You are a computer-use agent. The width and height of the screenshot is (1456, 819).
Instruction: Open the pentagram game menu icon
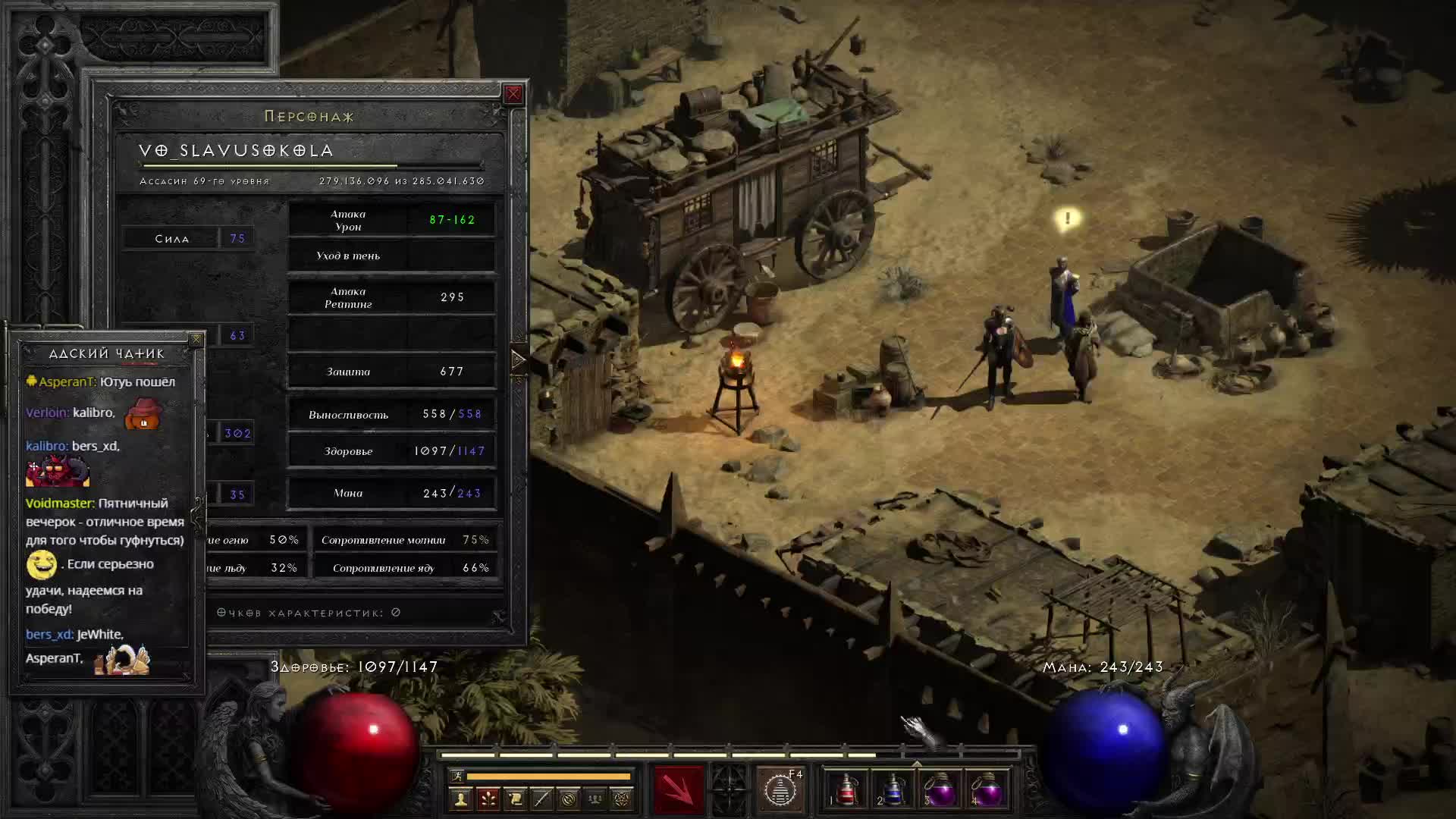coord(622,799)
